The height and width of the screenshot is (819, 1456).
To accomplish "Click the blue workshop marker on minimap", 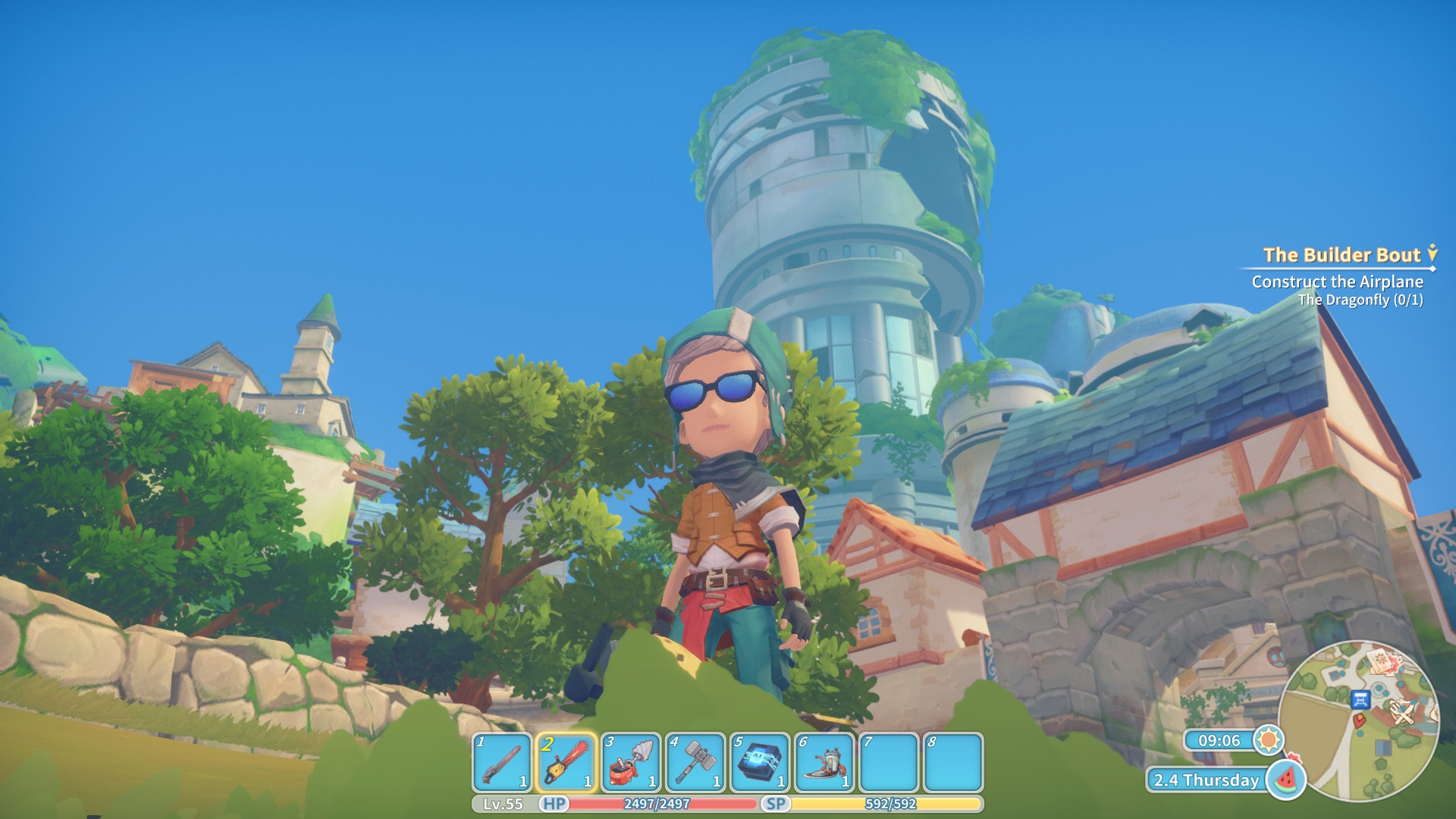I will point(1360,699).
